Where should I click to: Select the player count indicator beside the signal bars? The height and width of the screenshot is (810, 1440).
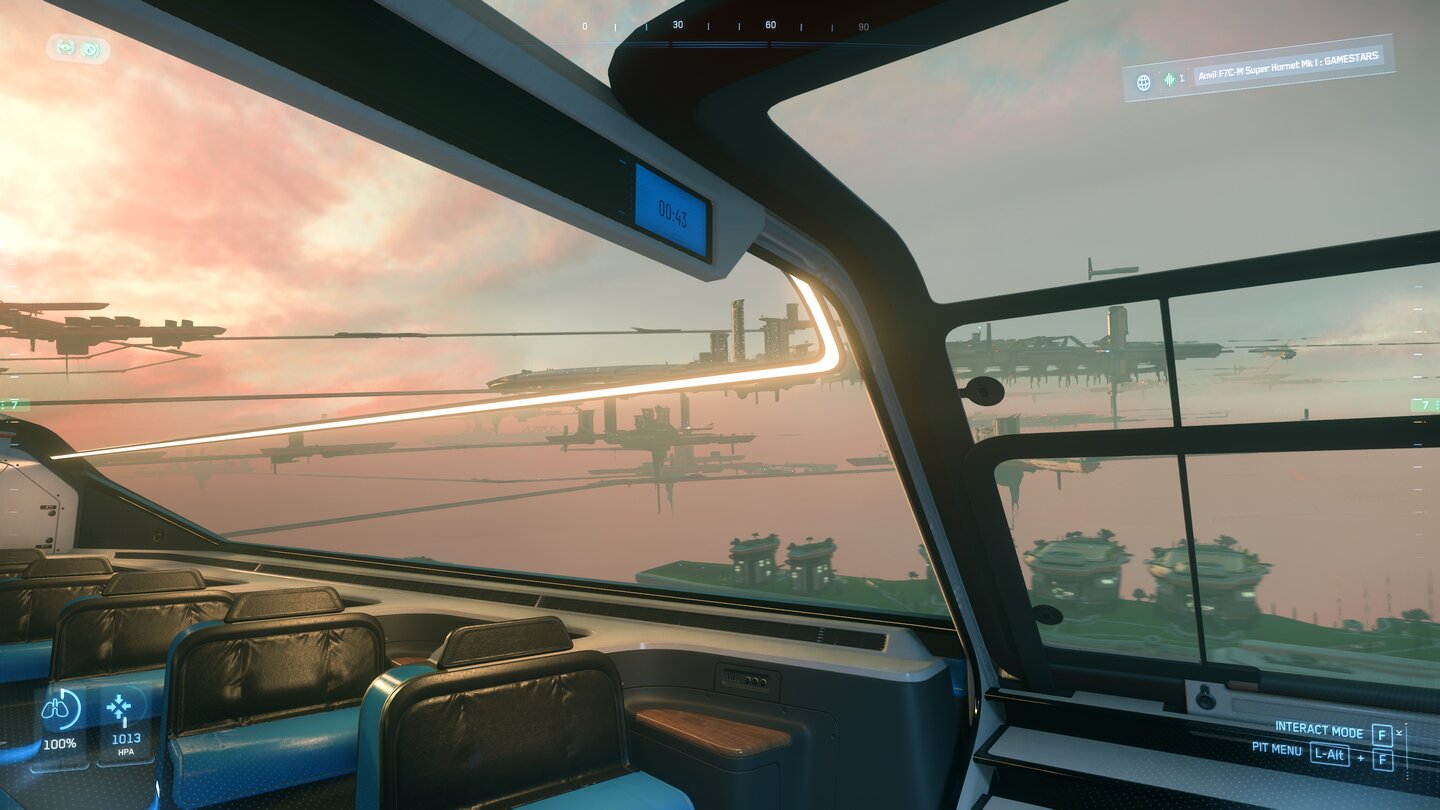click(1182, 78)
